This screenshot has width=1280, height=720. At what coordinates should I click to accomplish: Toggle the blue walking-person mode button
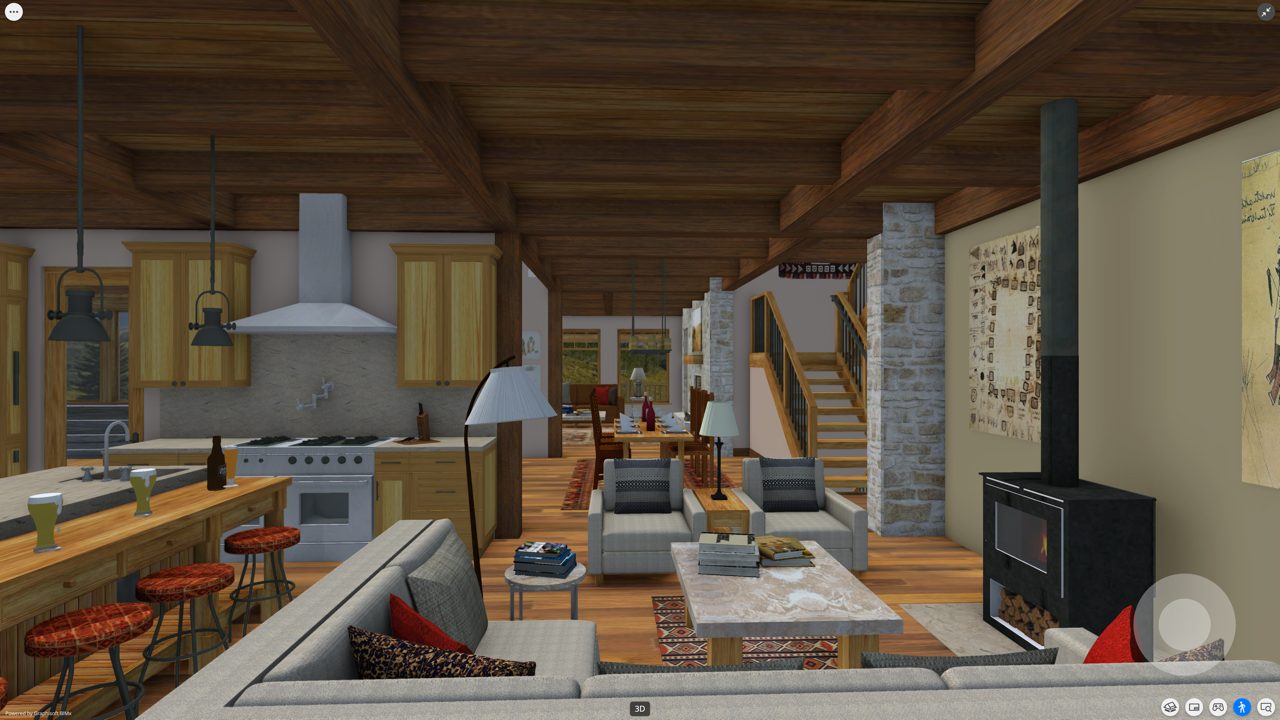click(1242, 707)
